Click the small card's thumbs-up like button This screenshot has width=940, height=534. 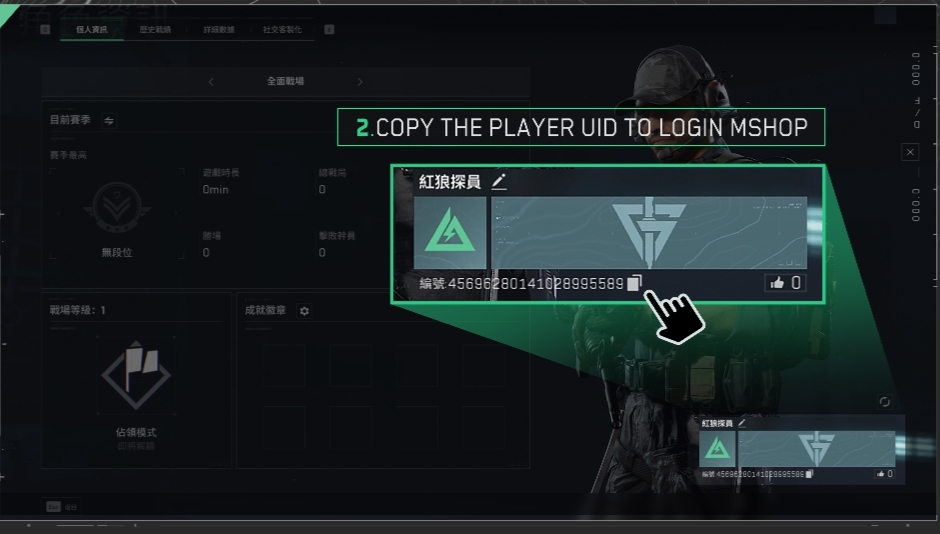pyautogui.click(x=880, y=474)
